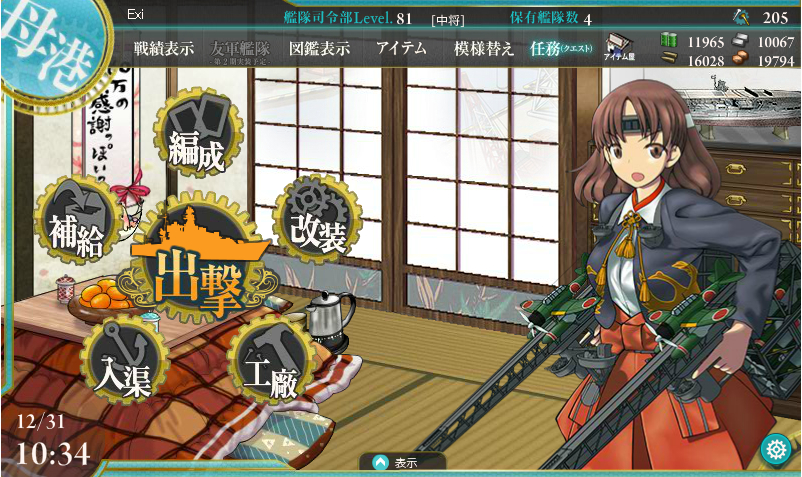Screen dimensions: 802x477
Task: Click the greyed 友軍艦隊 friendly fleet entry
Action: pos(242,49)
